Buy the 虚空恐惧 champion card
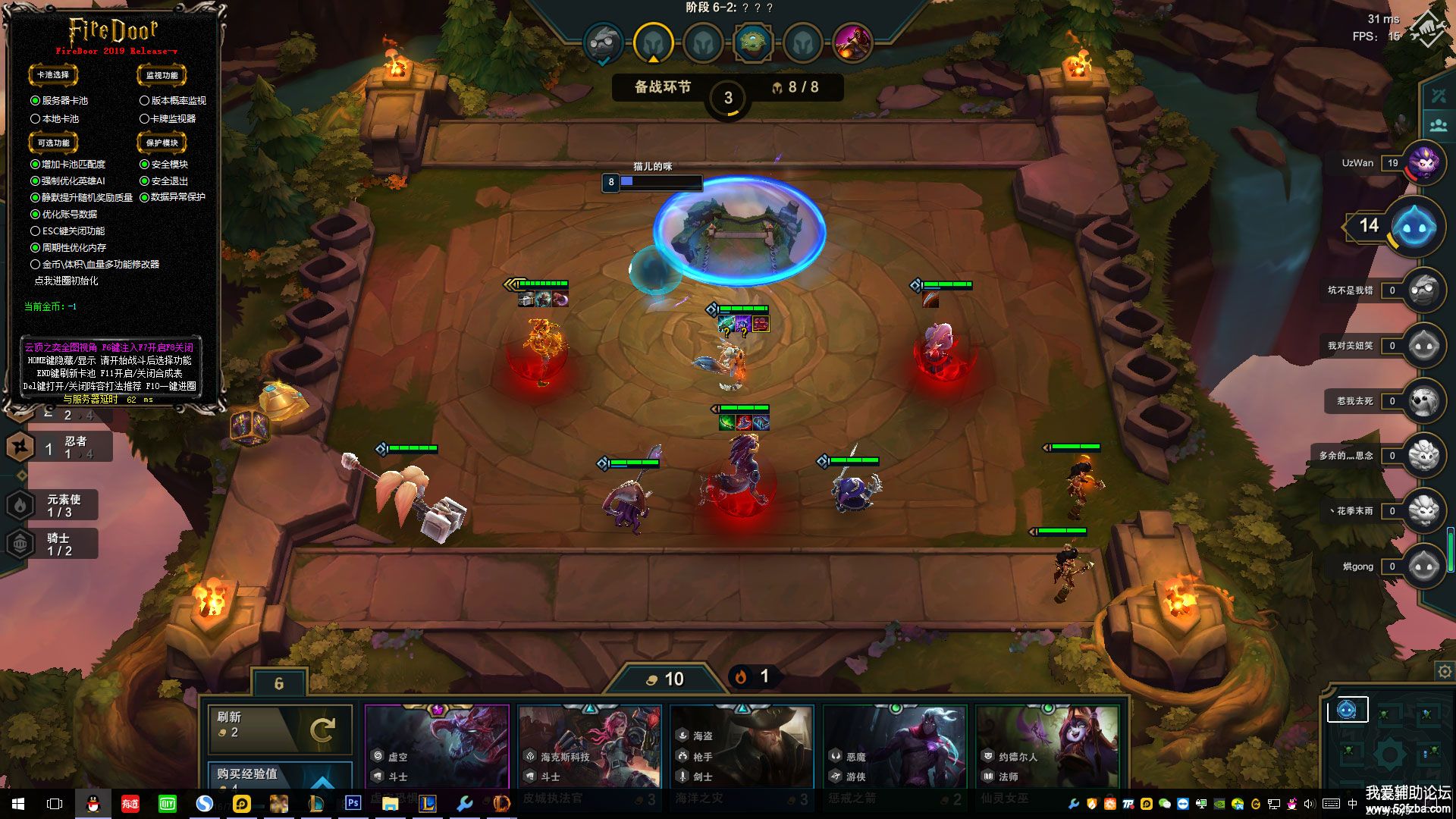1456x819 pixels. coord(437,747)
